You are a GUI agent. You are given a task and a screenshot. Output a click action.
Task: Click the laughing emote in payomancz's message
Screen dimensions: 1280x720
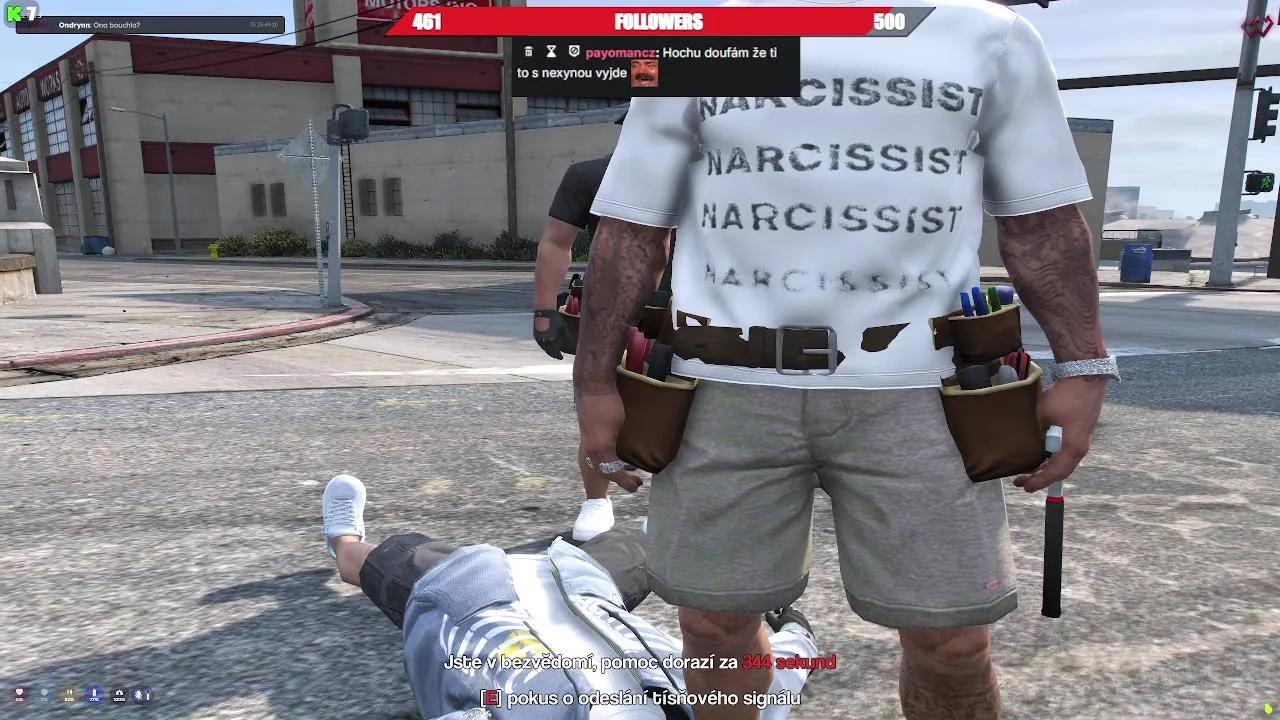644,74
